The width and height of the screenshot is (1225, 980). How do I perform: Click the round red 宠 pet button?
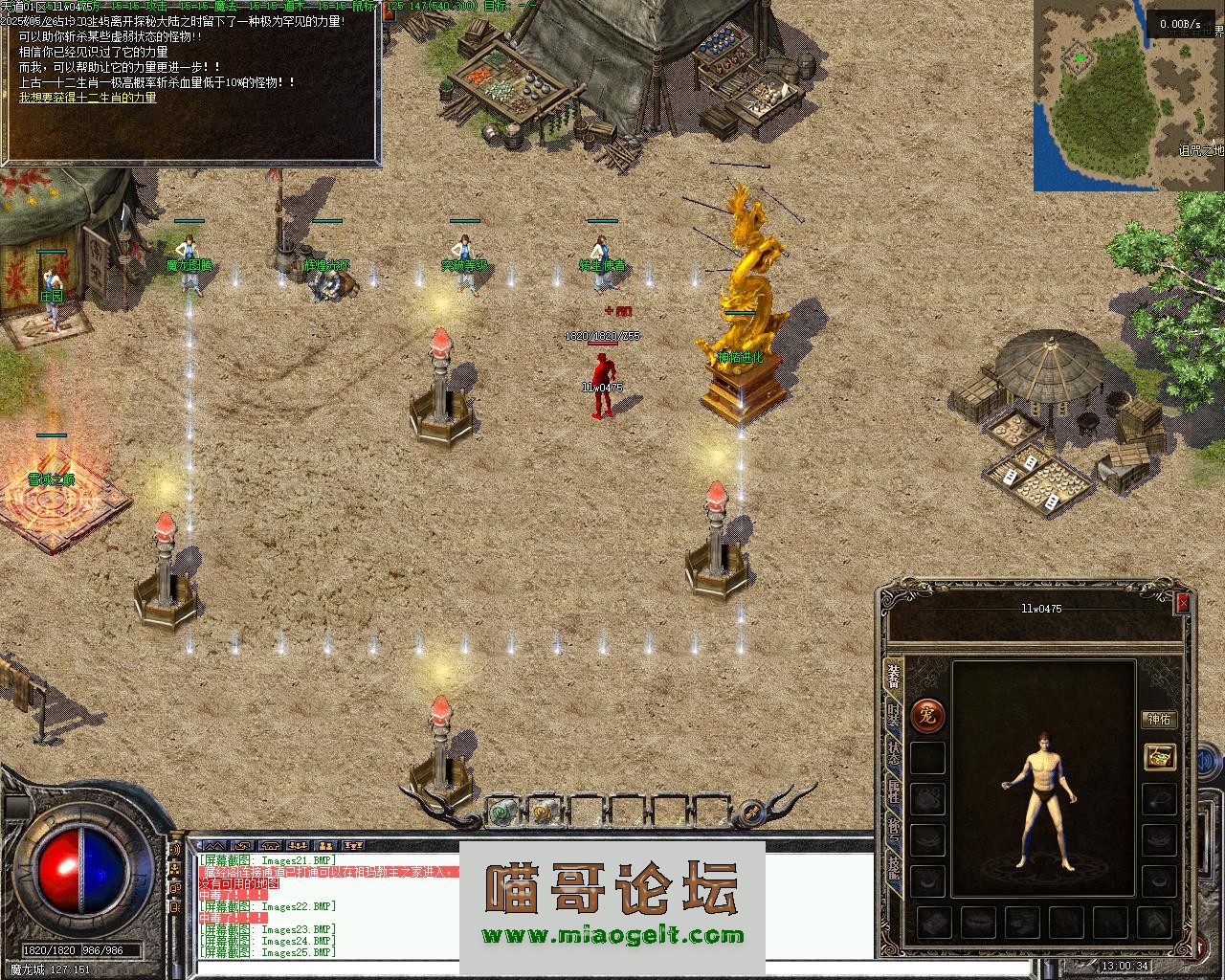point(927,714)
